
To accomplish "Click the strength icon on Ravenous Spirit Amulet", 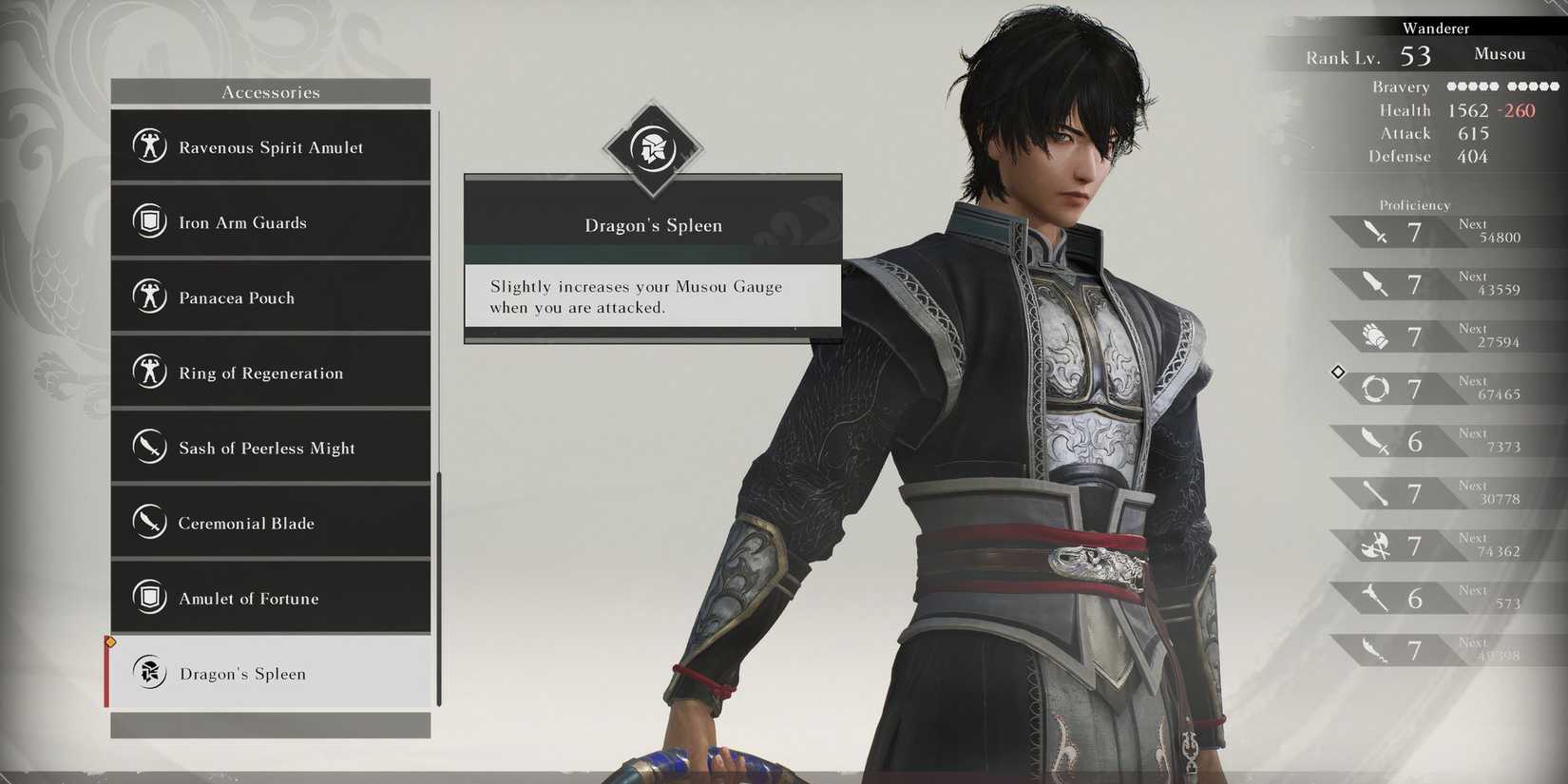I will coord(150,146).
